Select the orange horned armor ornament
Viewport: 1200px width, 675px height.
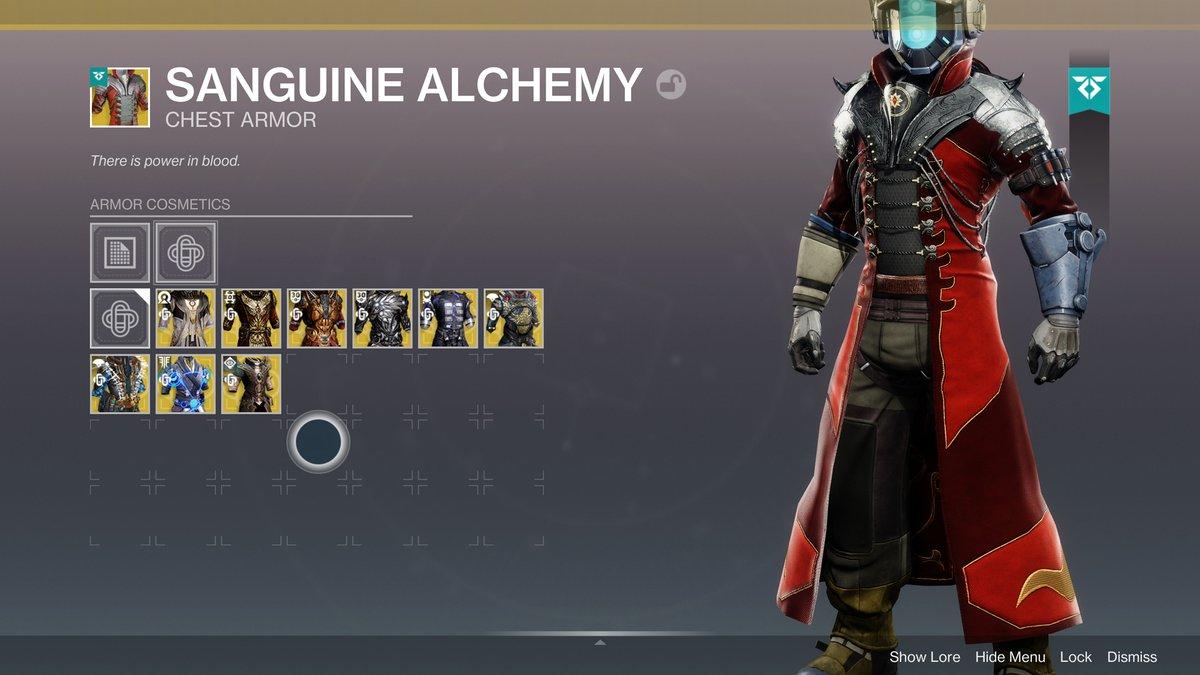(317, 318)
